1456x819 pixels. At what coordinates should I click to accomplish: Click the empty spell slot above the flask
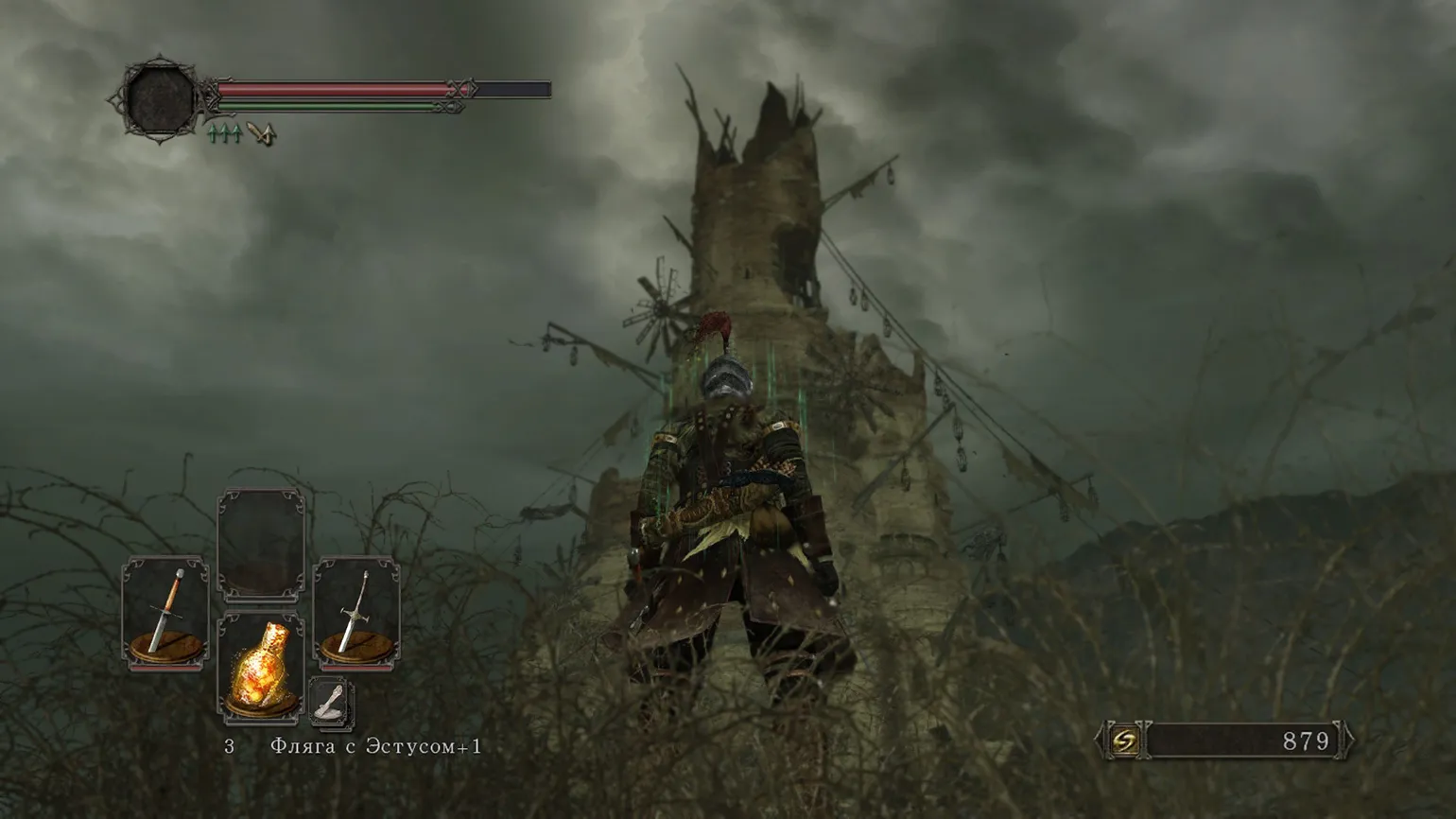261,545
